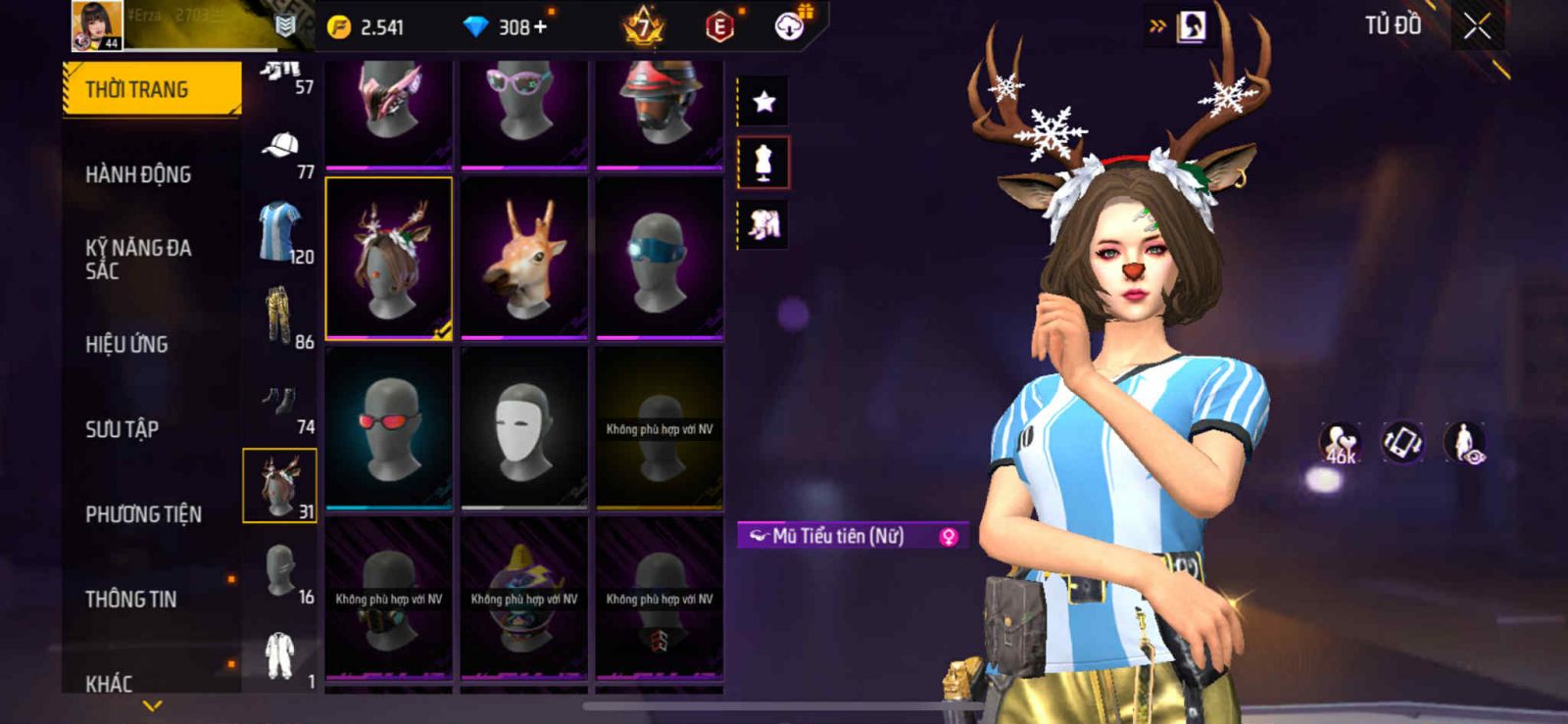The image size is (1568, 724).
Task: Choose the blue striped jersey category
Action: (280, 232)
